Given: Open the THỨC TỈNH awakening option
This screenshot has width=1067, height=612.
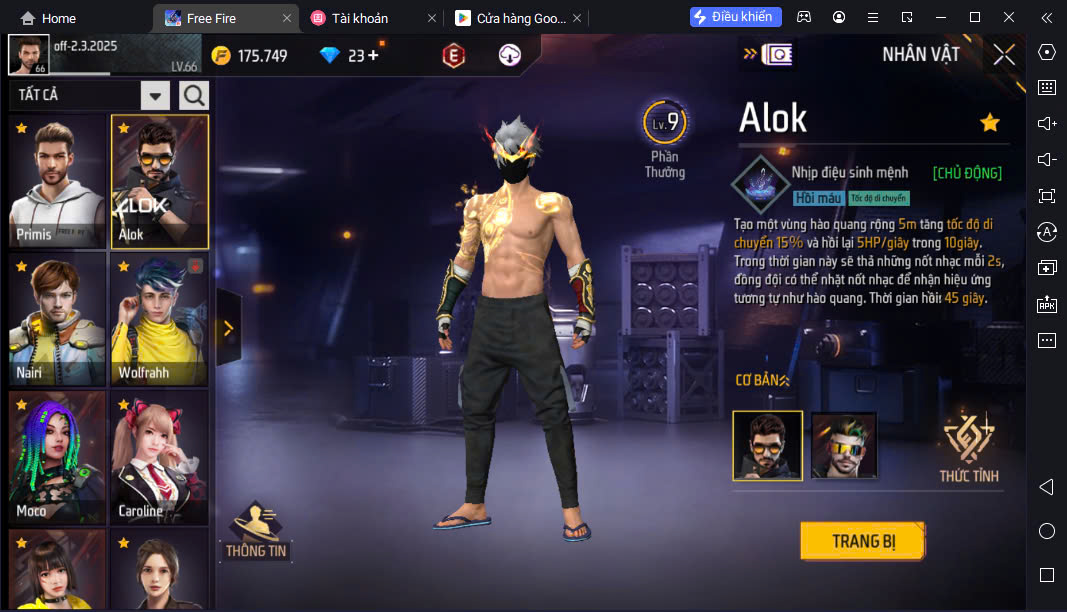Looking at the screenshot, I should point(968,447).
